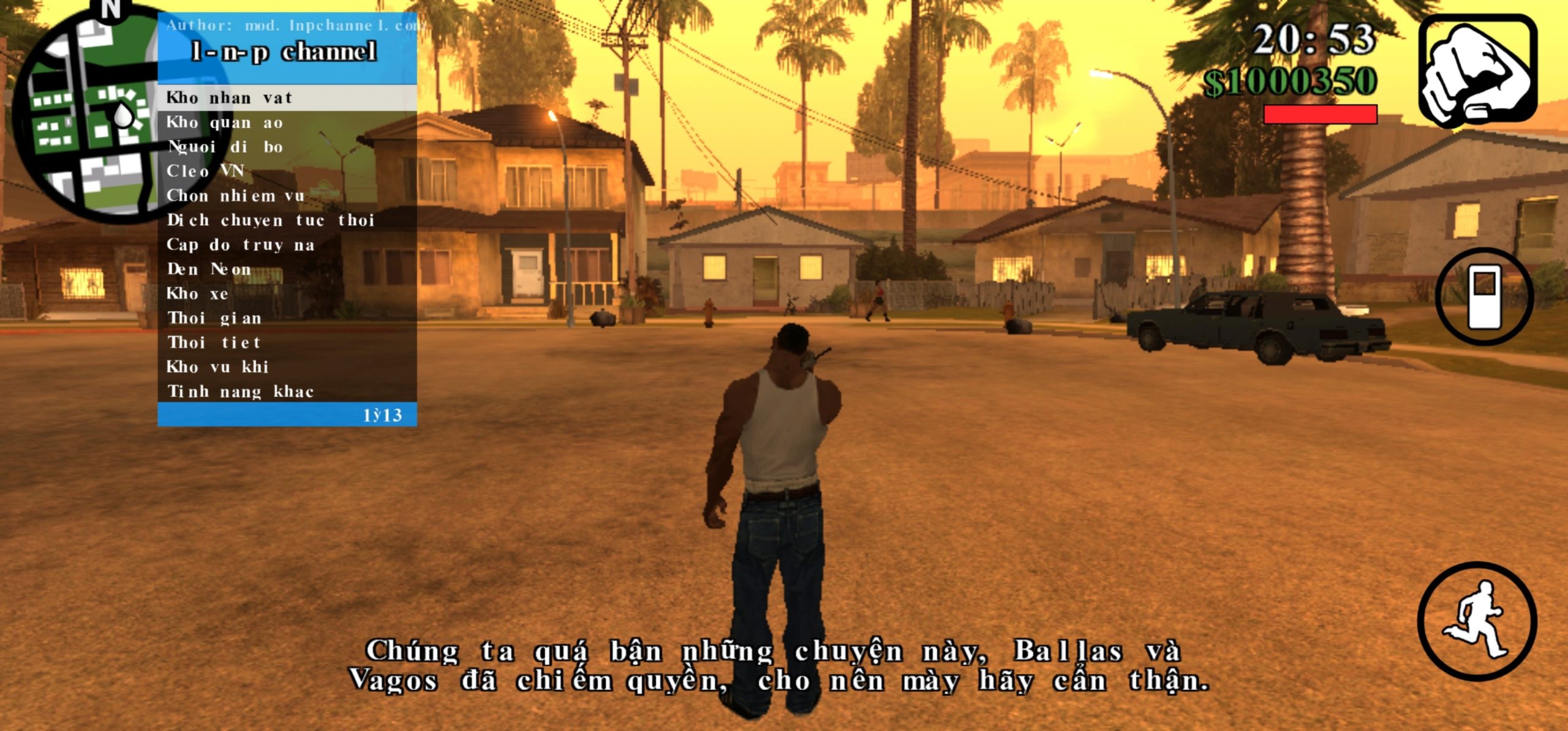This screenshot has height=731, width=1568.
Task: Tap the sprint running-man button
Action: 1477,621
